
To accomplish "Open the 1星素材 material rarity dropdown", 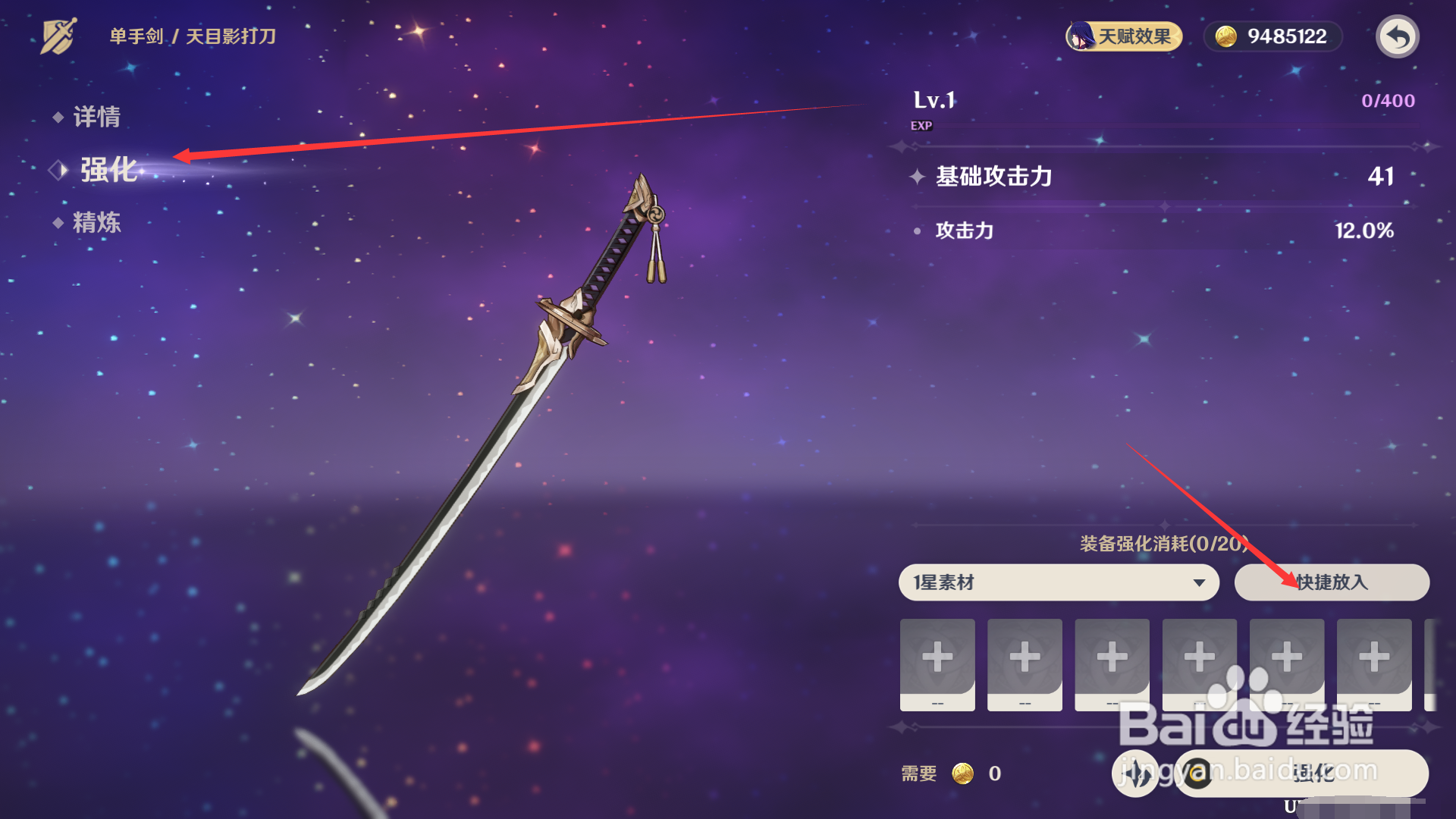I will click(x=1058, y=582).
